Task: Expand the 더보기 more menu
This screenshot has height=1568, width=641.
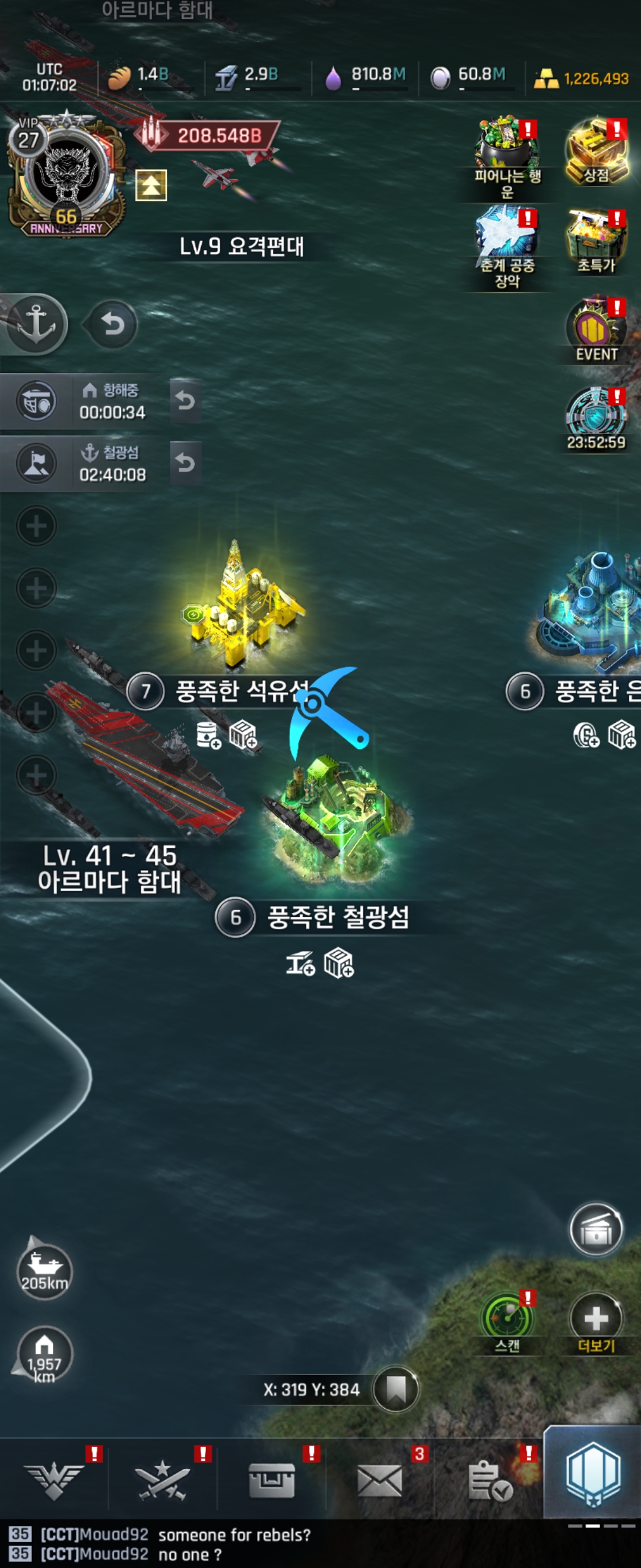Action: [x=596, y=1320]
